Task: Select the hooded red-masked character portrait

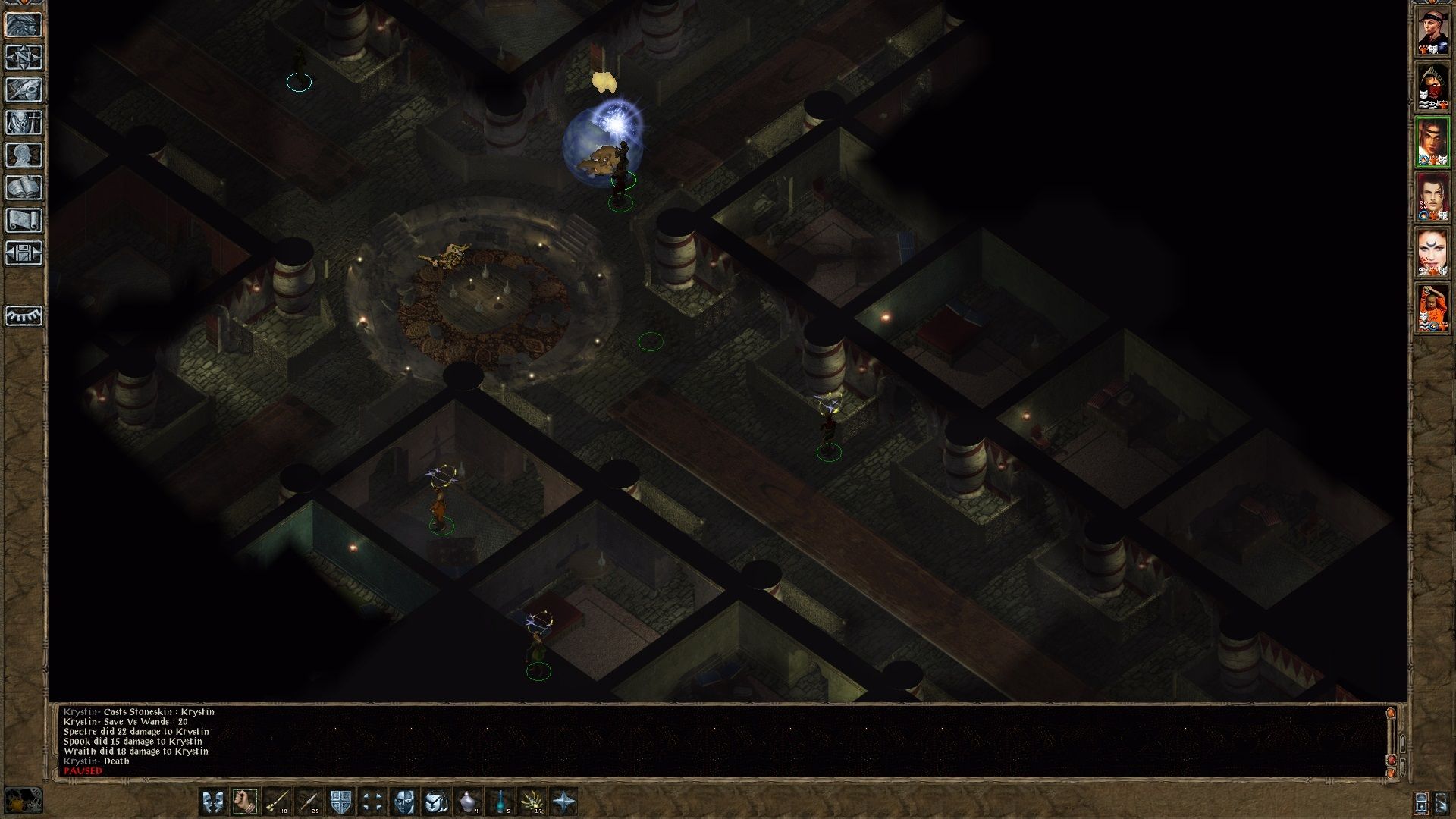Action: click(1432, 87)
